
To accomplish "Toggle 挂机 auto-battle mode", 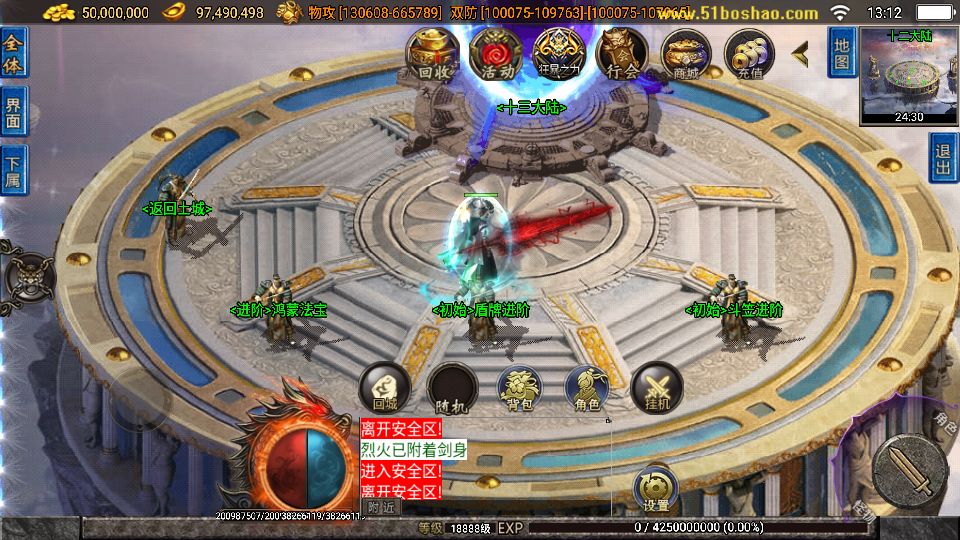I will tap(657, 388).
